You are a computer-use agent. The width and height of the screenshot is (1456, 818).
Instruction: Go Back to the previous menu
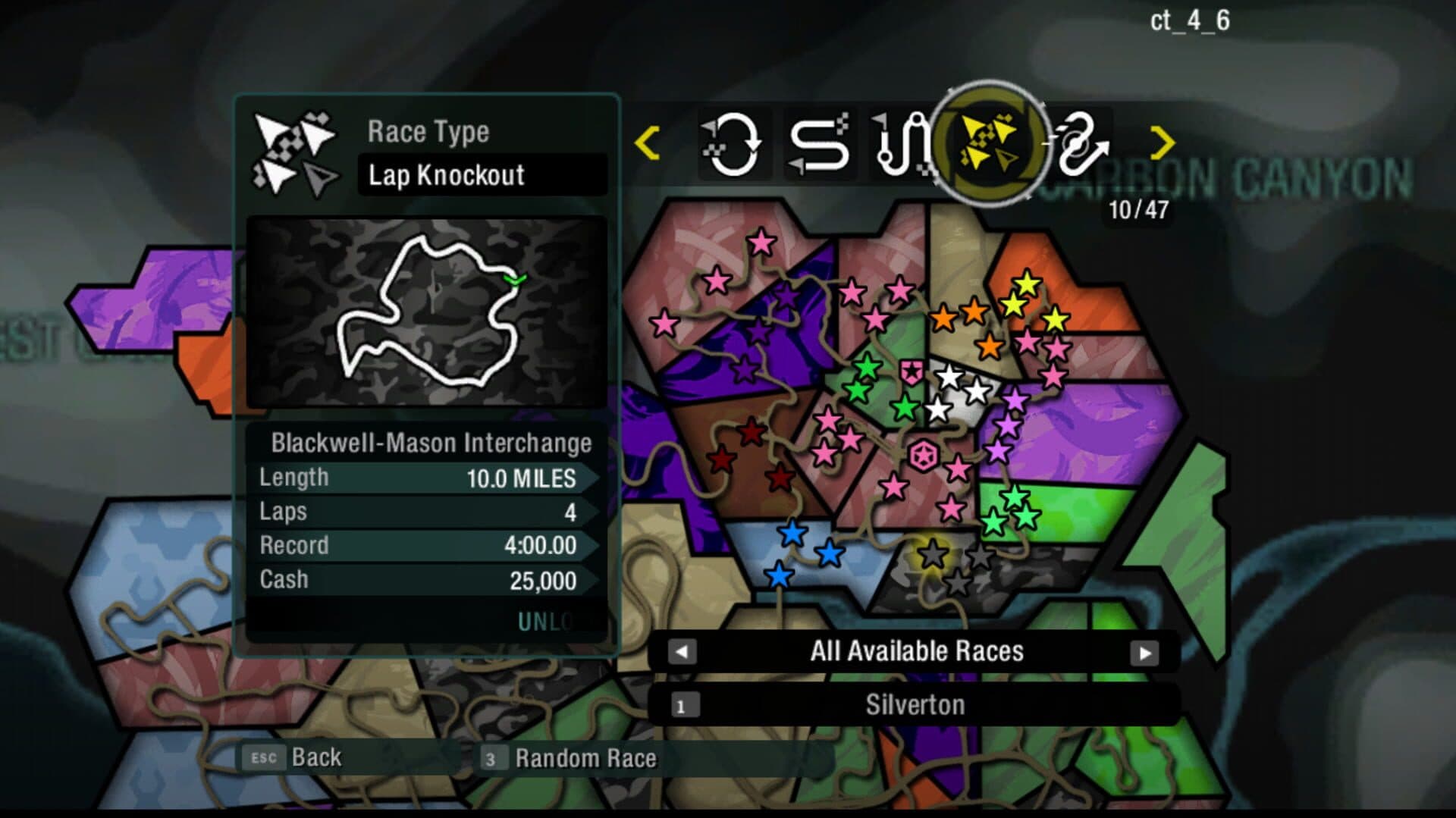292,757
